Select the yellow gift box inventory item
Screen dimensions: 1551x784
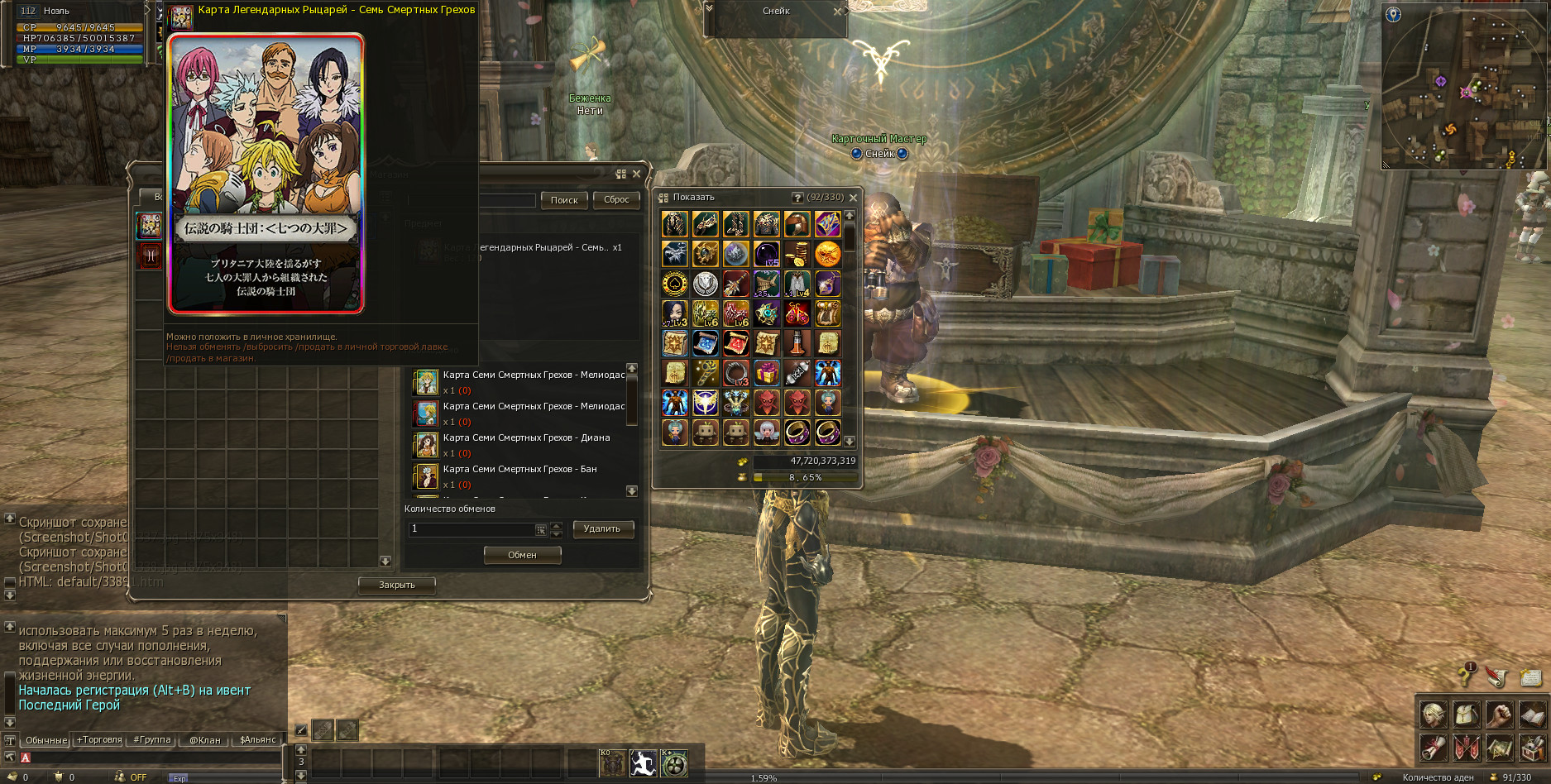pyautogui.click(x=766, y=373)
